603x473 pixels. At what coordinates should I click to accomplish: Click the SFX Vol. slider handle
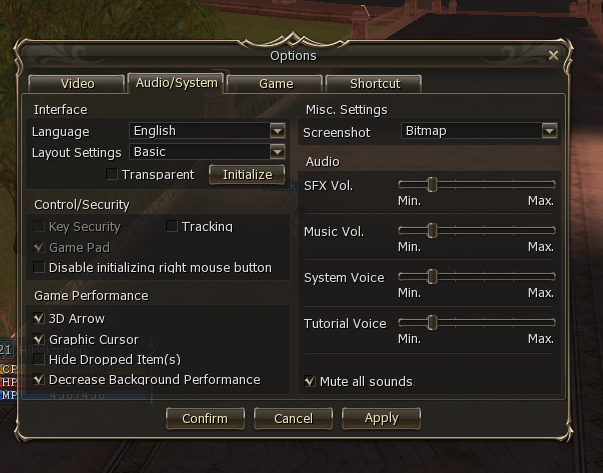pyautogui.click(x=432, y=185)
